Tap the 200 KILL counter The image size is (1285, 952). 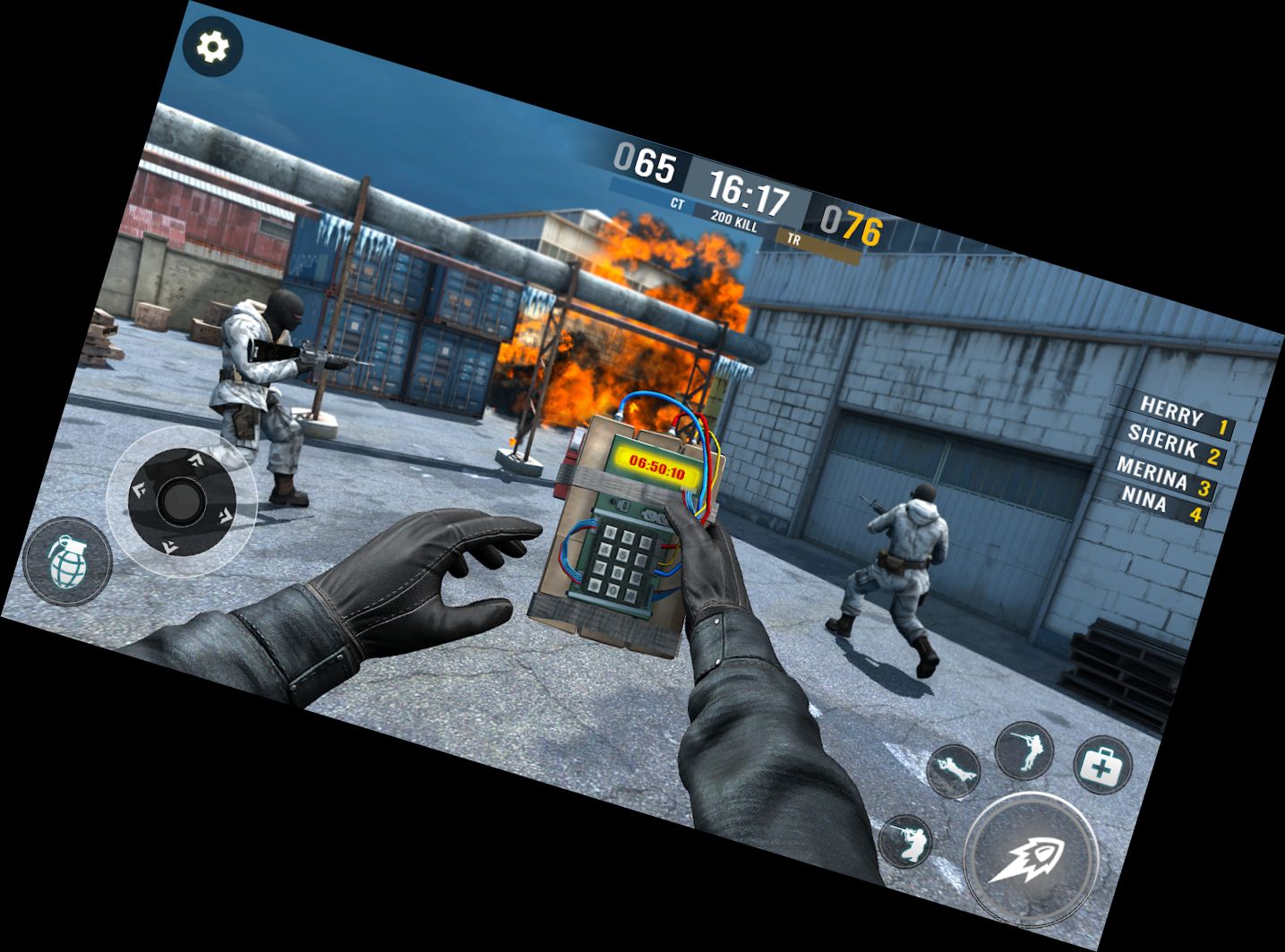[x=734, y=221]
